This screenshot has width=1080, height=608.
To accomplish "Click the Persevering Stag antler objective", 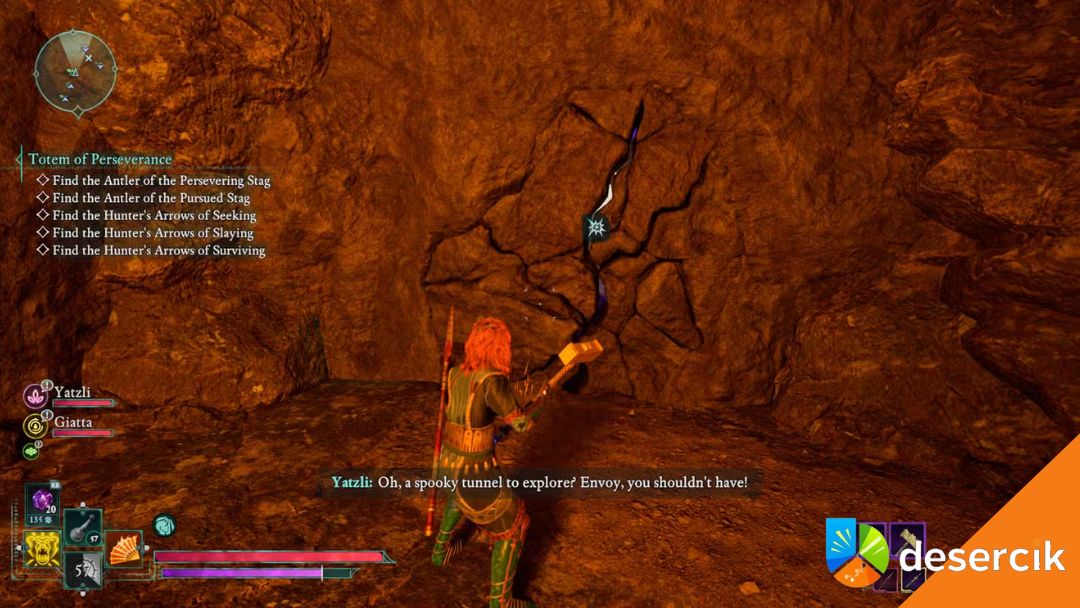I will (x=161, y=181).
